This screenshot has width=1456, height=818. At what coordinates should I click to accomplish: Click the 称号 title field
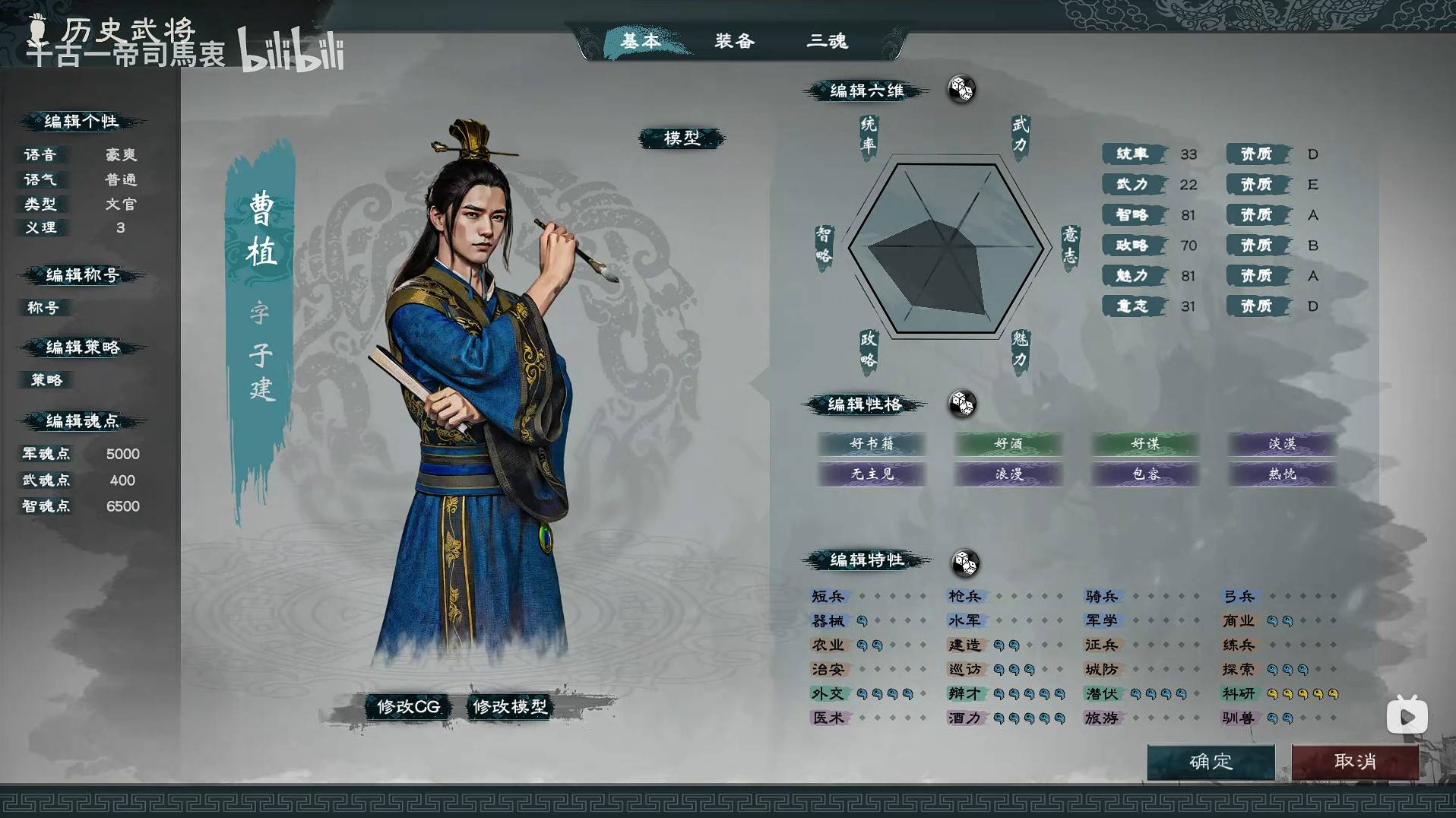(x=43, y=308)
